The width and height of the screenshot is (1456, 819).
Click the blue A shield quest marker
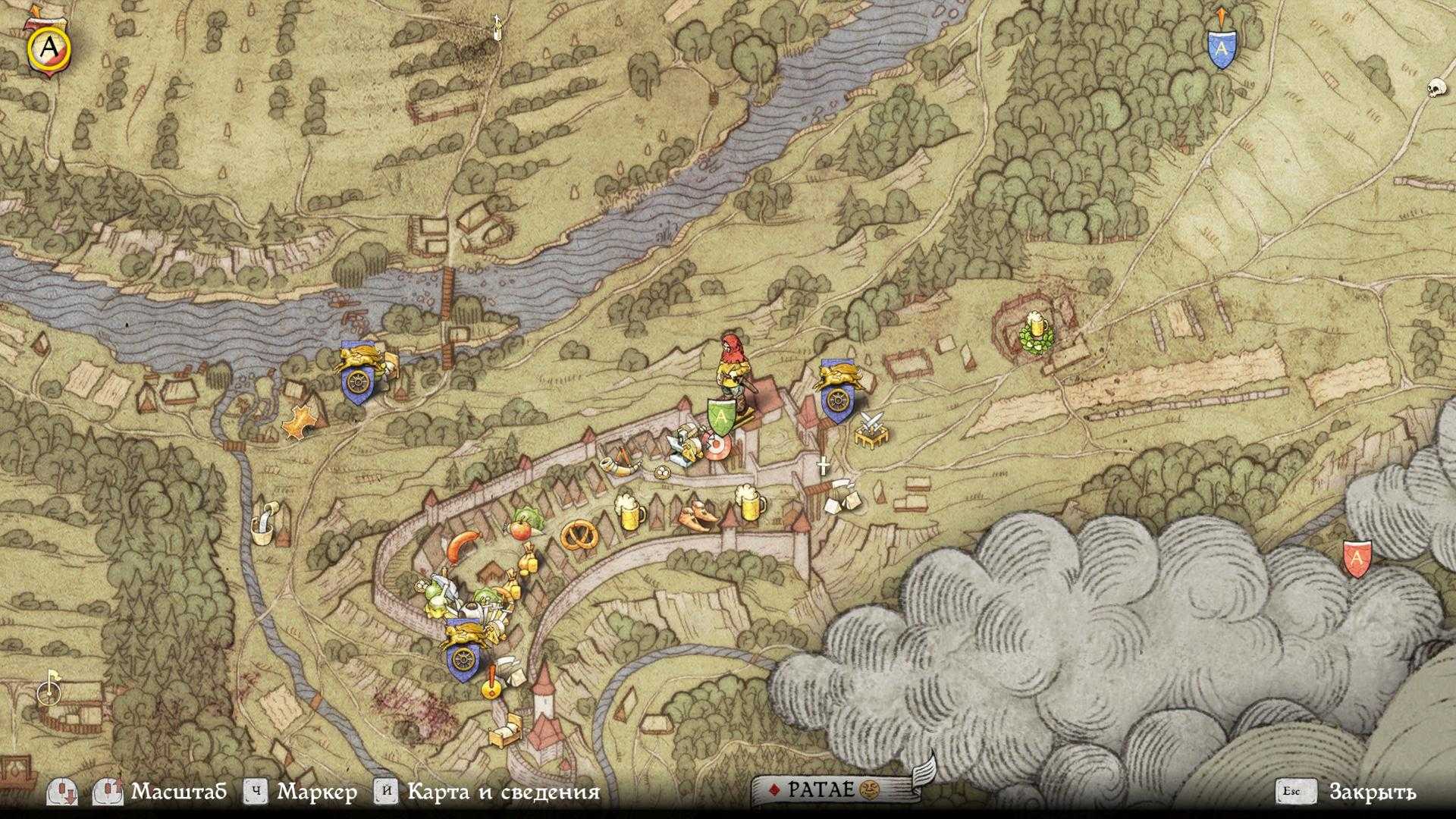pyautogui.click(x=1221, y=49)
